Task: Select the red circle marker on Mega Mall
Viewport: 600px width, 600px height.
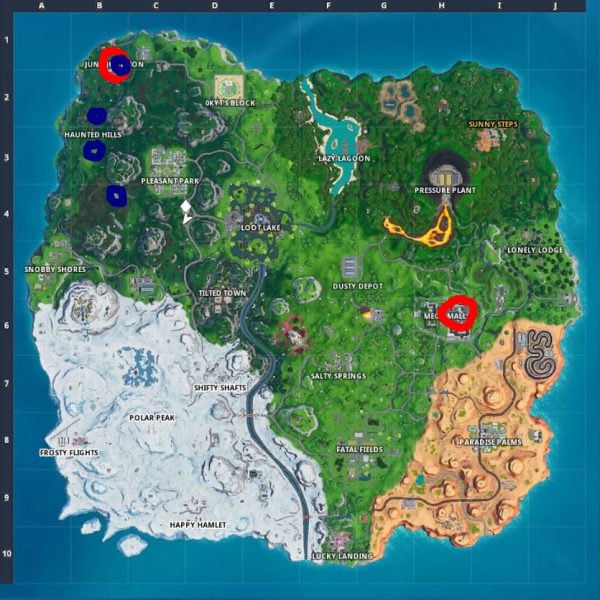Action: (x=460, y=311)
